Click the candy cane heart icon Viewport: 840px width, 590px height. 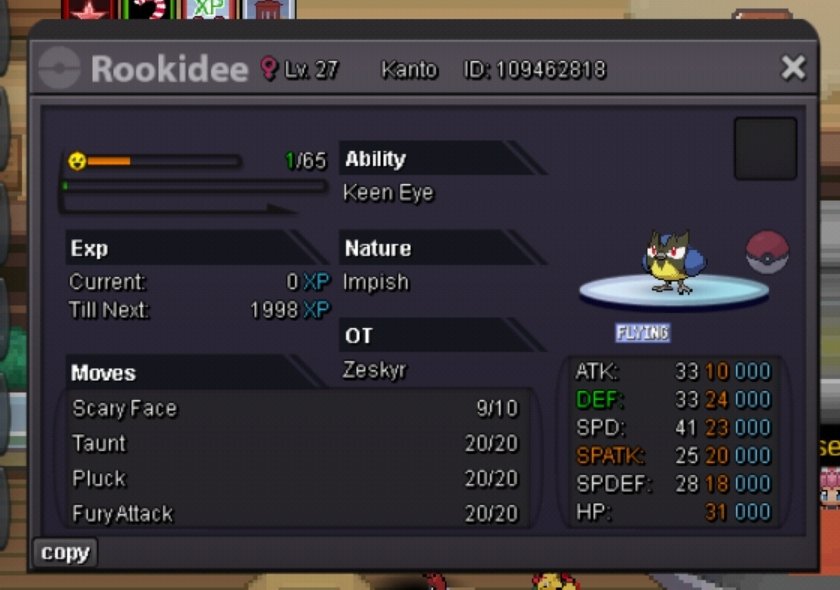pyautogui.click(x=150, y=9)
